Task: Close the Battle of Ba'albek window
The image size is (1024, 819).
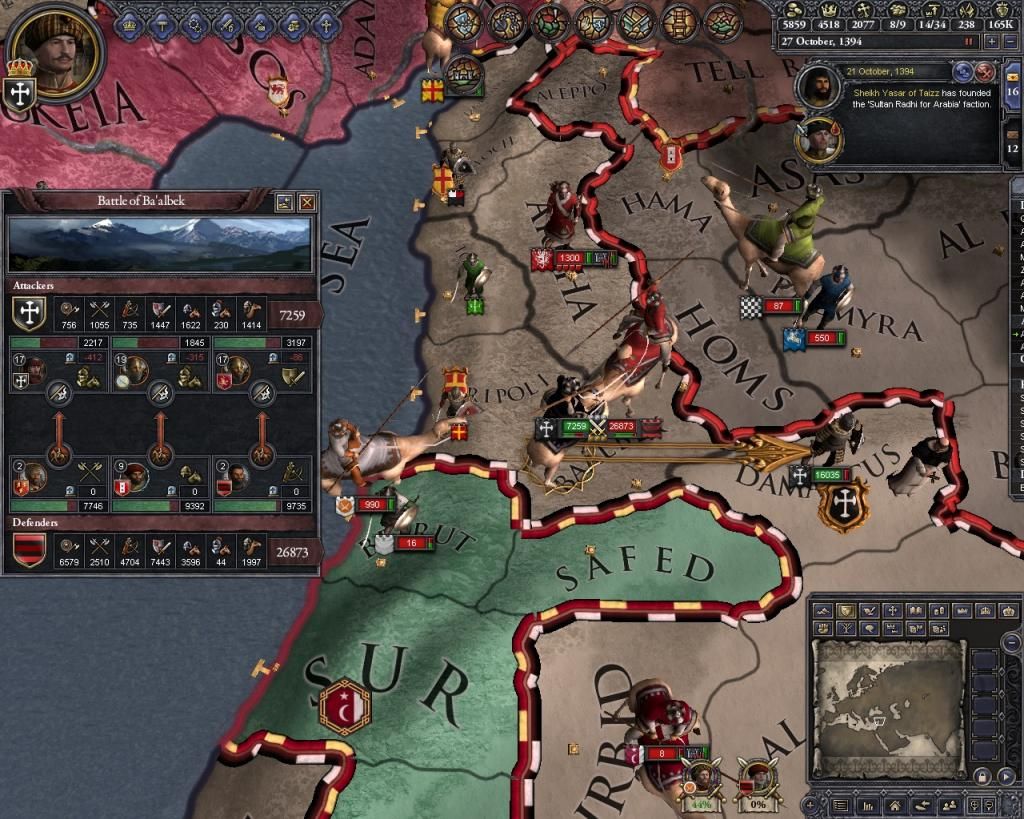Action: tap(307, 201)
